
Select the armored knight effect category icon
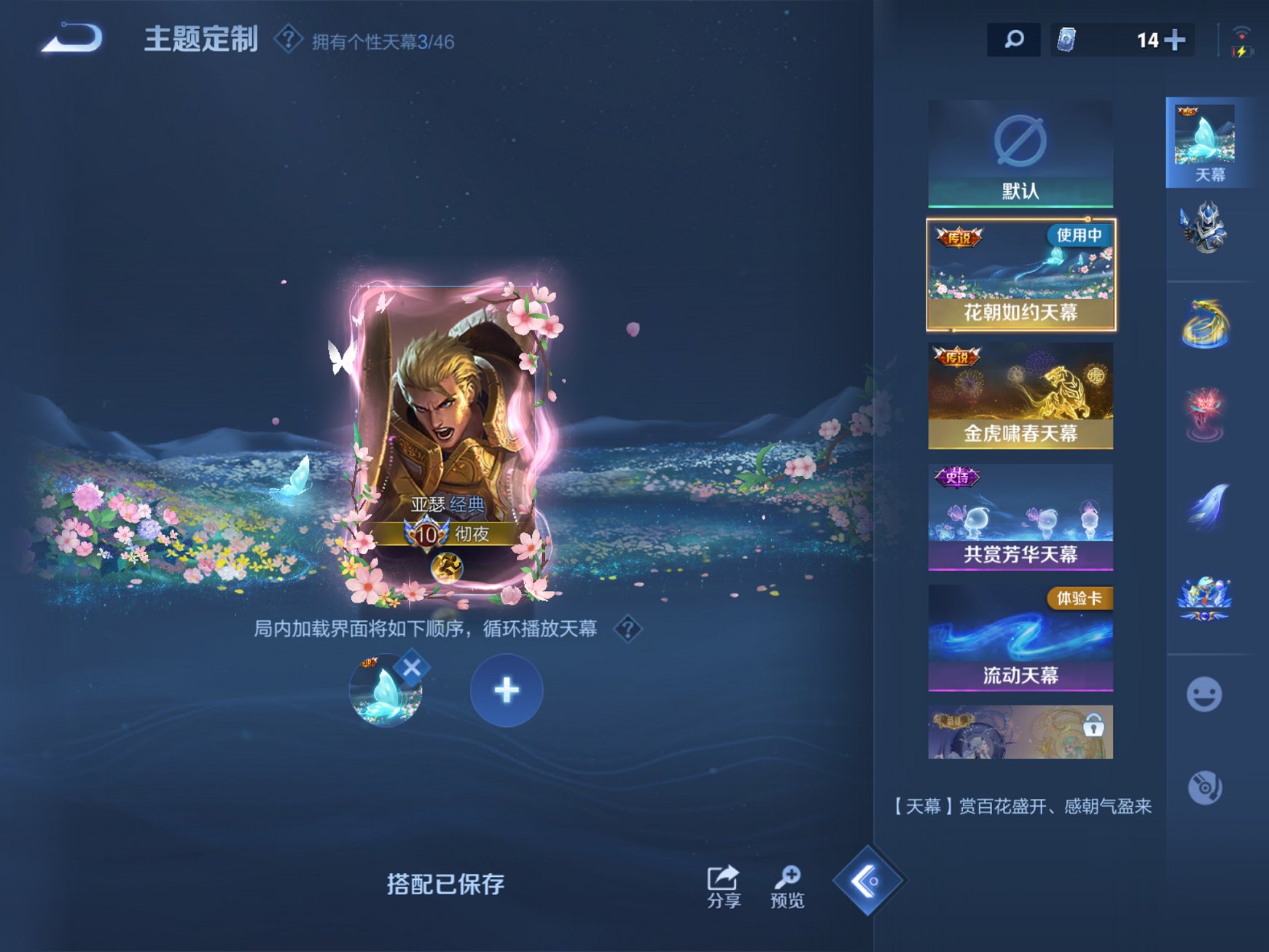point(1206,230)
